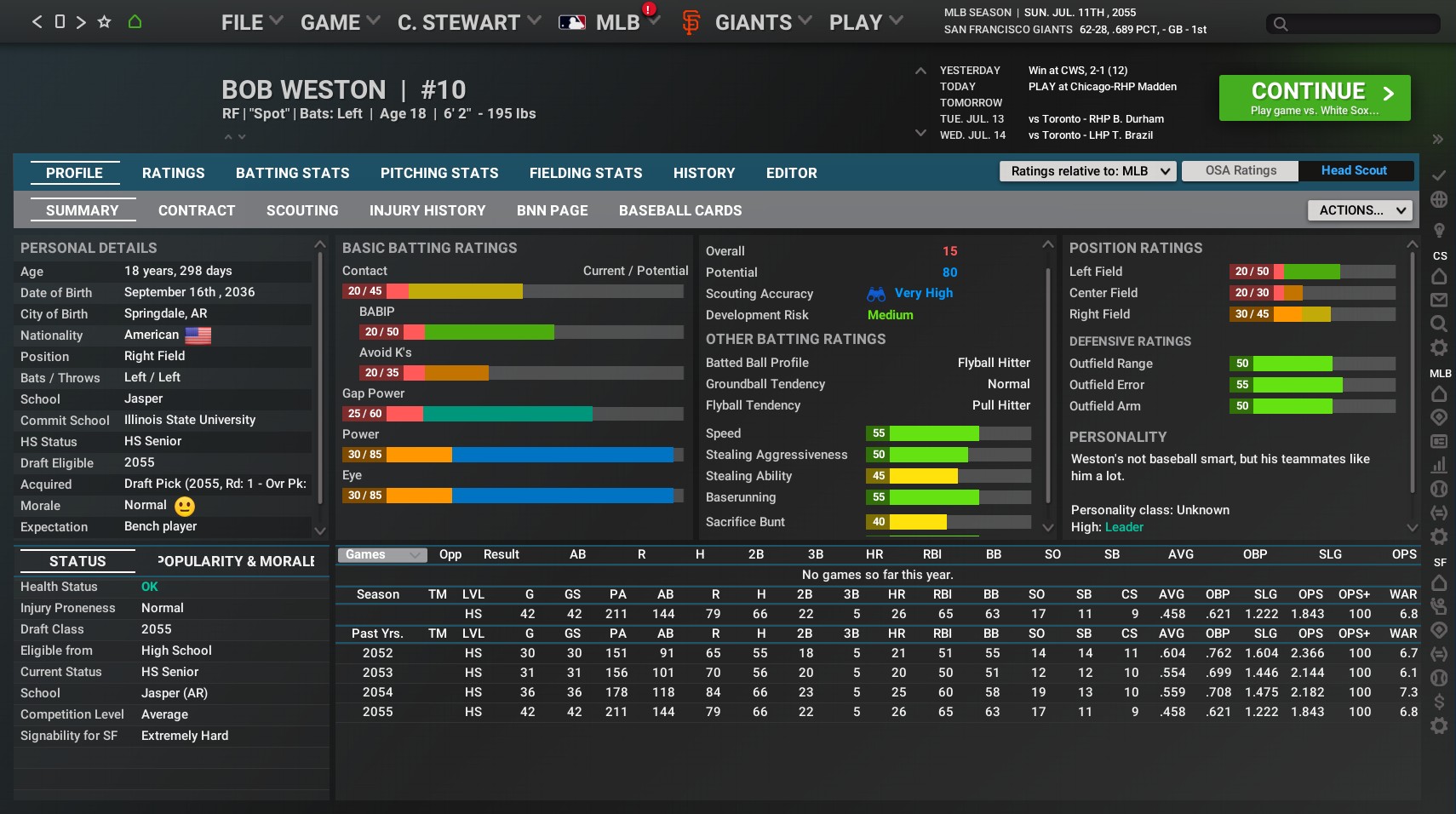The width and height of the screenshot is (1456, 814).
Task: Click the bar chart icon under MLB section
Action: (1438, 466)
